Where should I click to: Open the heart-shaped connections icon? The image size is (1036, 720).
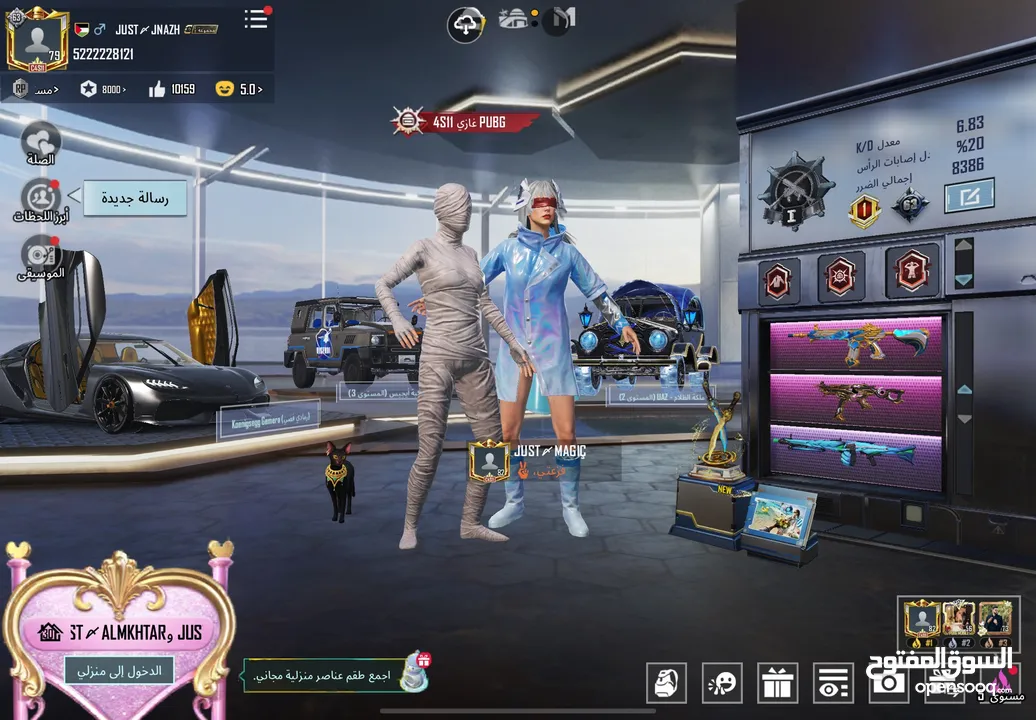point(41,141)
